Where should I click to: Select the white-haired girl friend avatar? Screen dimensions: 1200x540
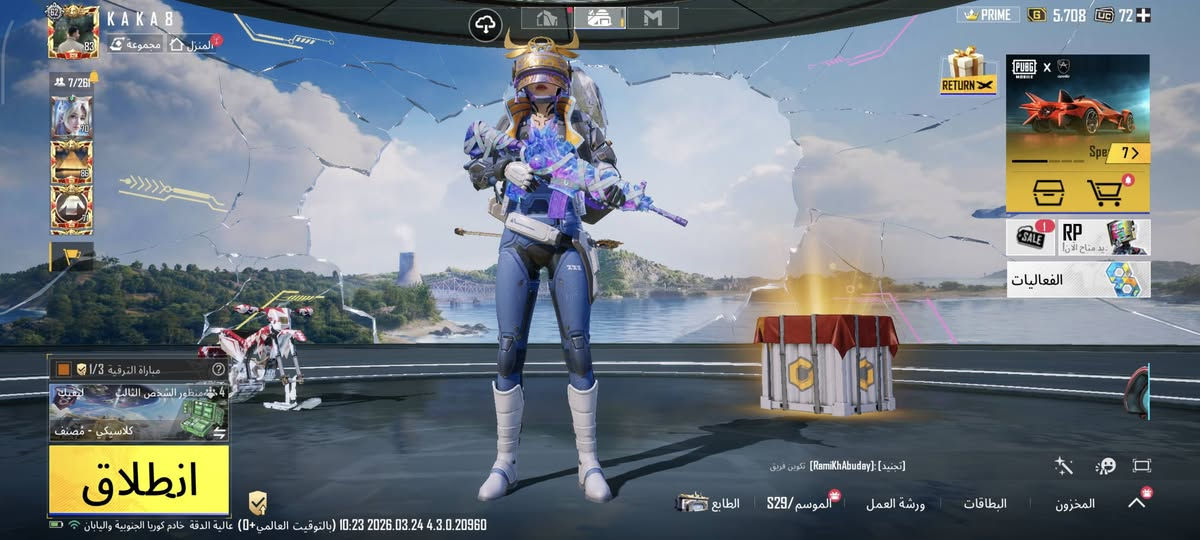[71, 116]
